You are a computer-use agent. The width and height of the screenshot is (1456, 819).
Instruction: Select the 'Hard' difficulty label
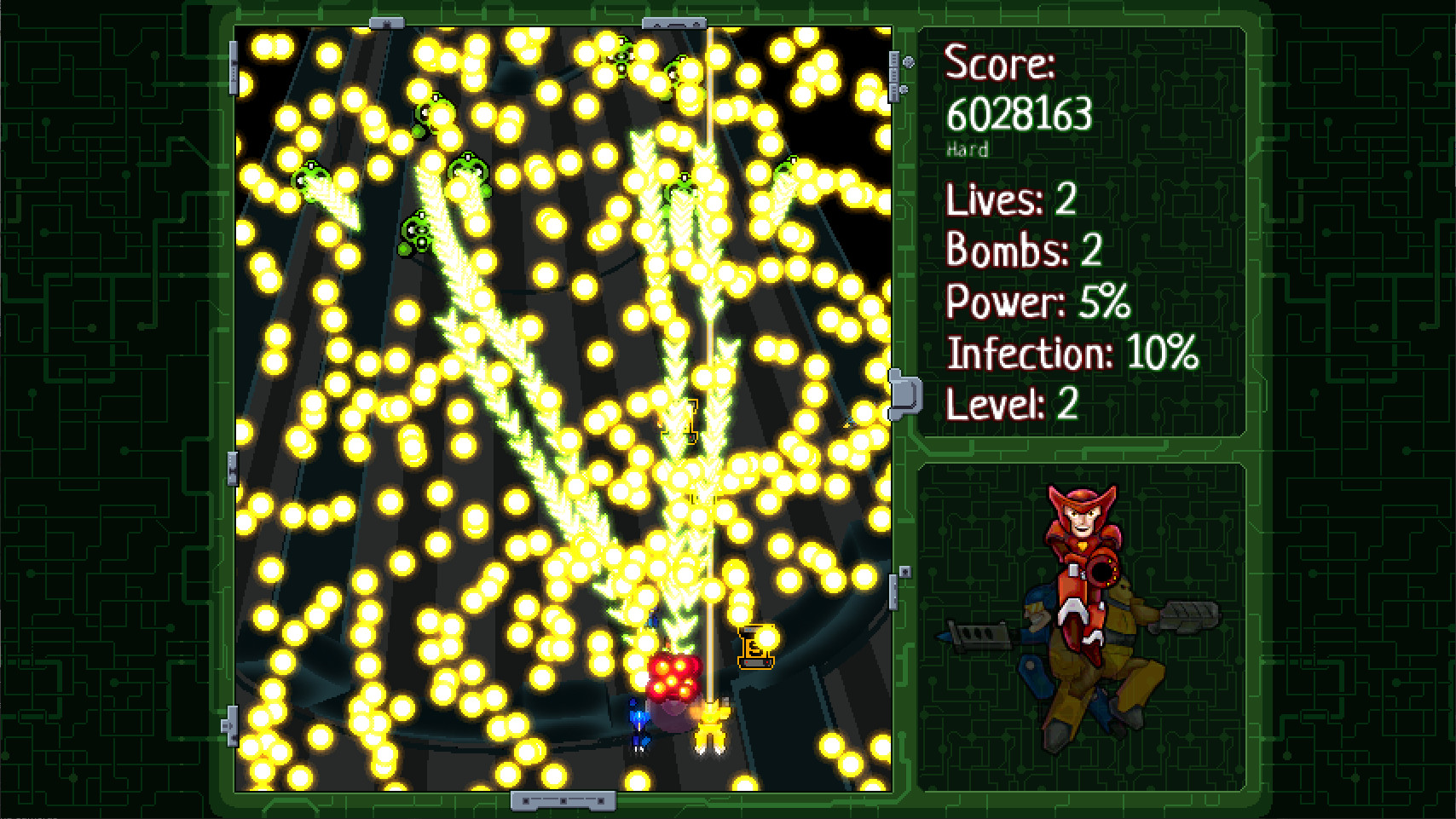pyautogui.click(x=968, y=150)
